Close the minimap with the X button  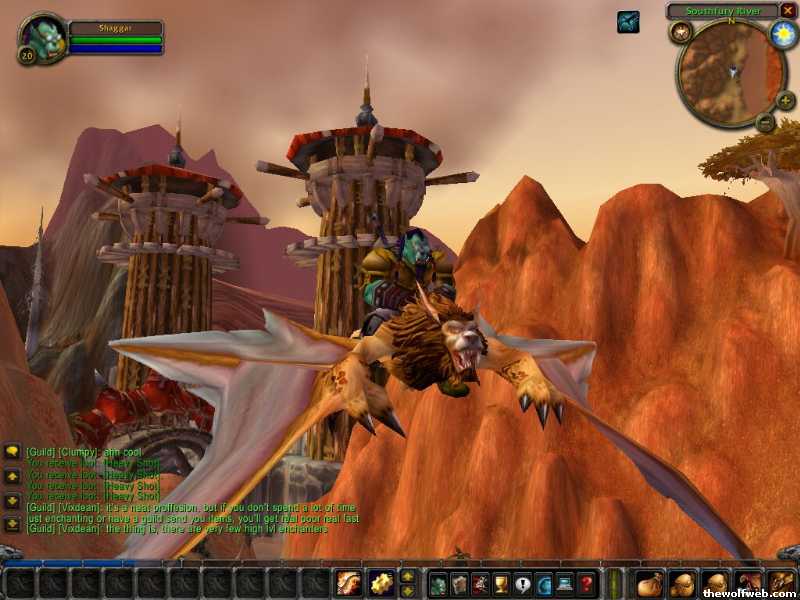[788, 11]
